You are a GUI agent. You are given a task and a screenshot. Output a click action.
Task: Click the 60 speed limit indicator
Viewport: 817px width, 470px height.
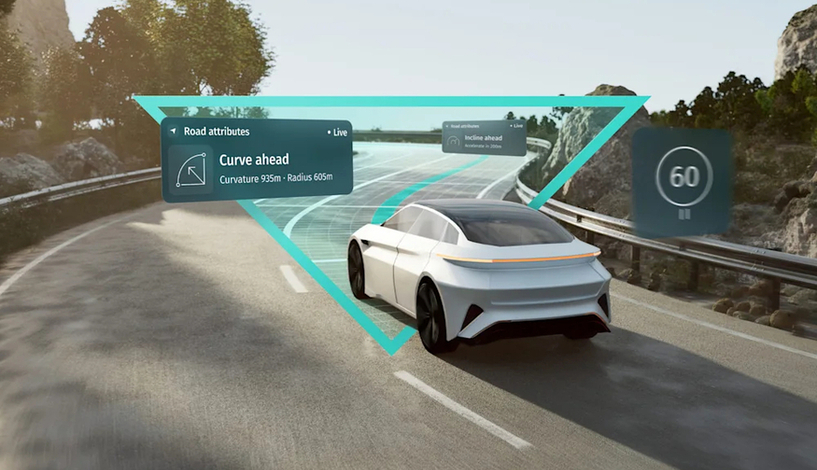684,177
